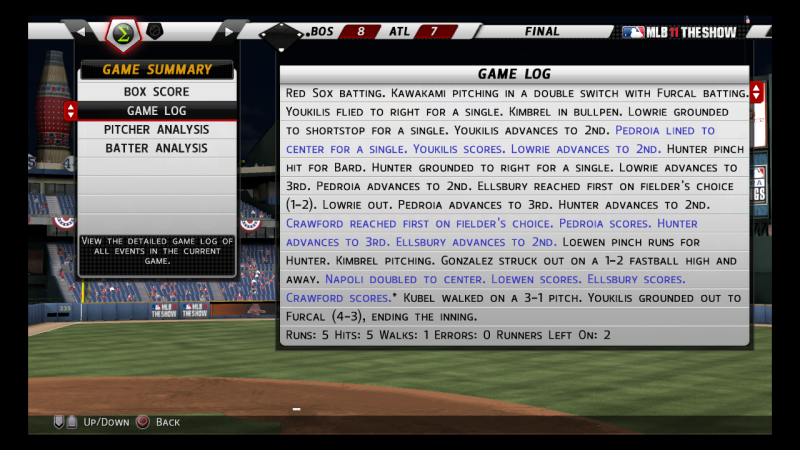Click the right arrow on the tab bar
Viewport: 800px width, 450px height.
pyautogui.click(x=231, y=31)
